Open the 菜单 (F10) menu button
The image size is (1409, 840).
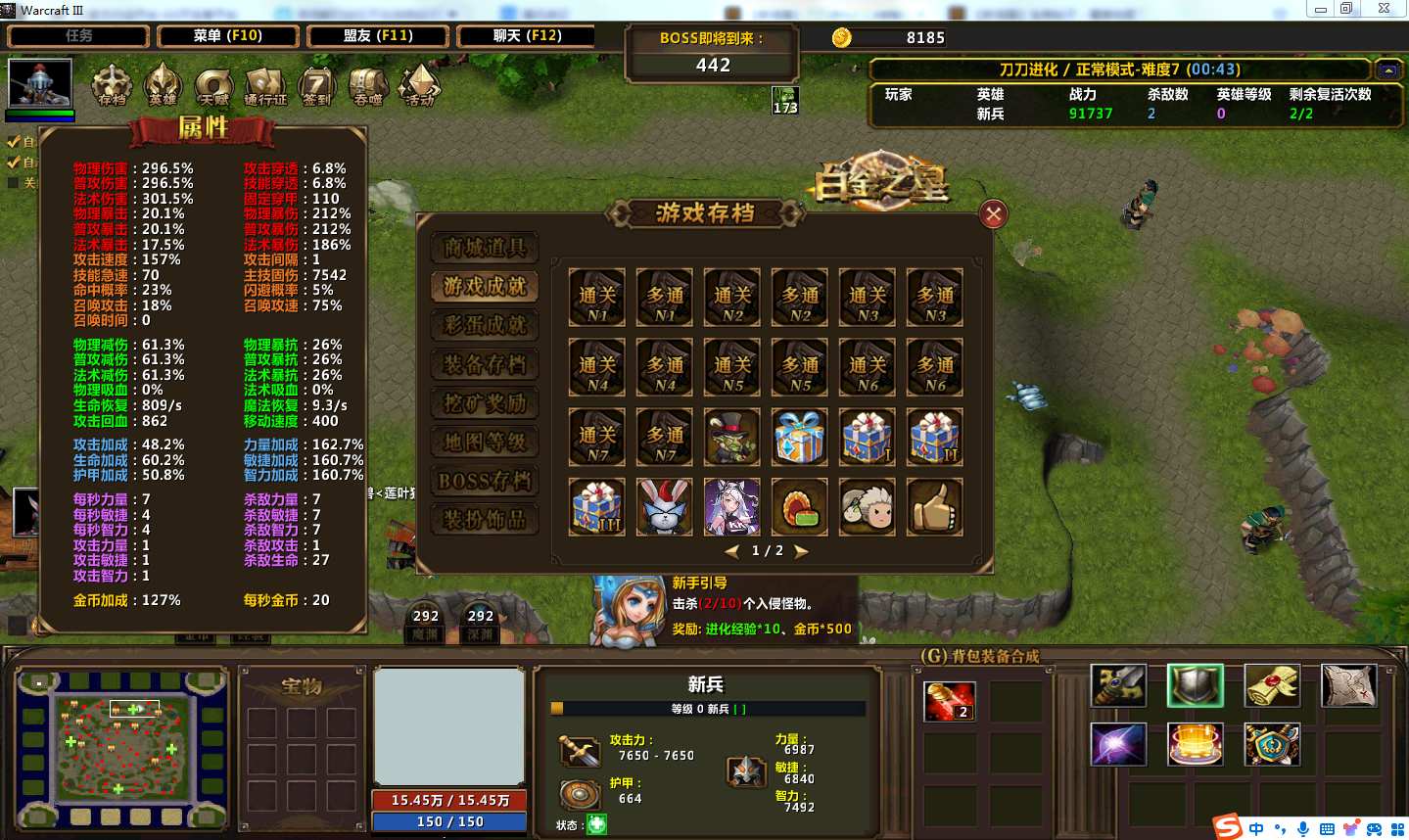[x=227, y=36]
